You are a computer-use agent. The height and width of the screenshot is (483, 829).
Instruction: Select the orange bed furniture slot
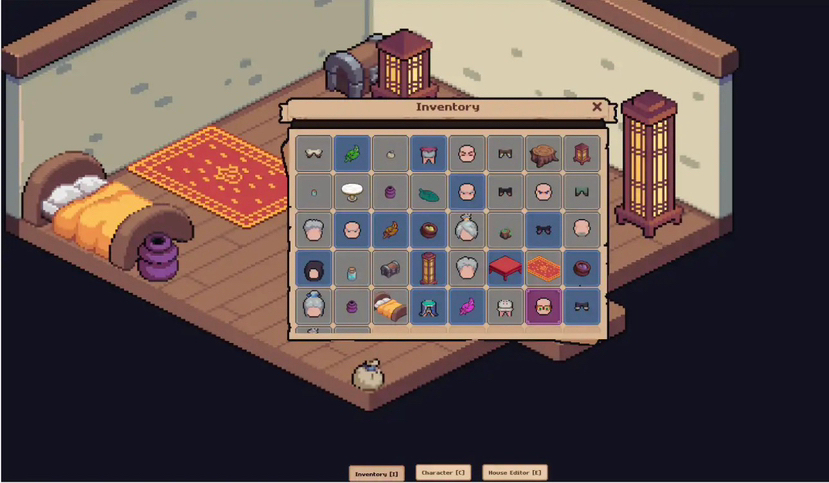click(x=390, y=306)
